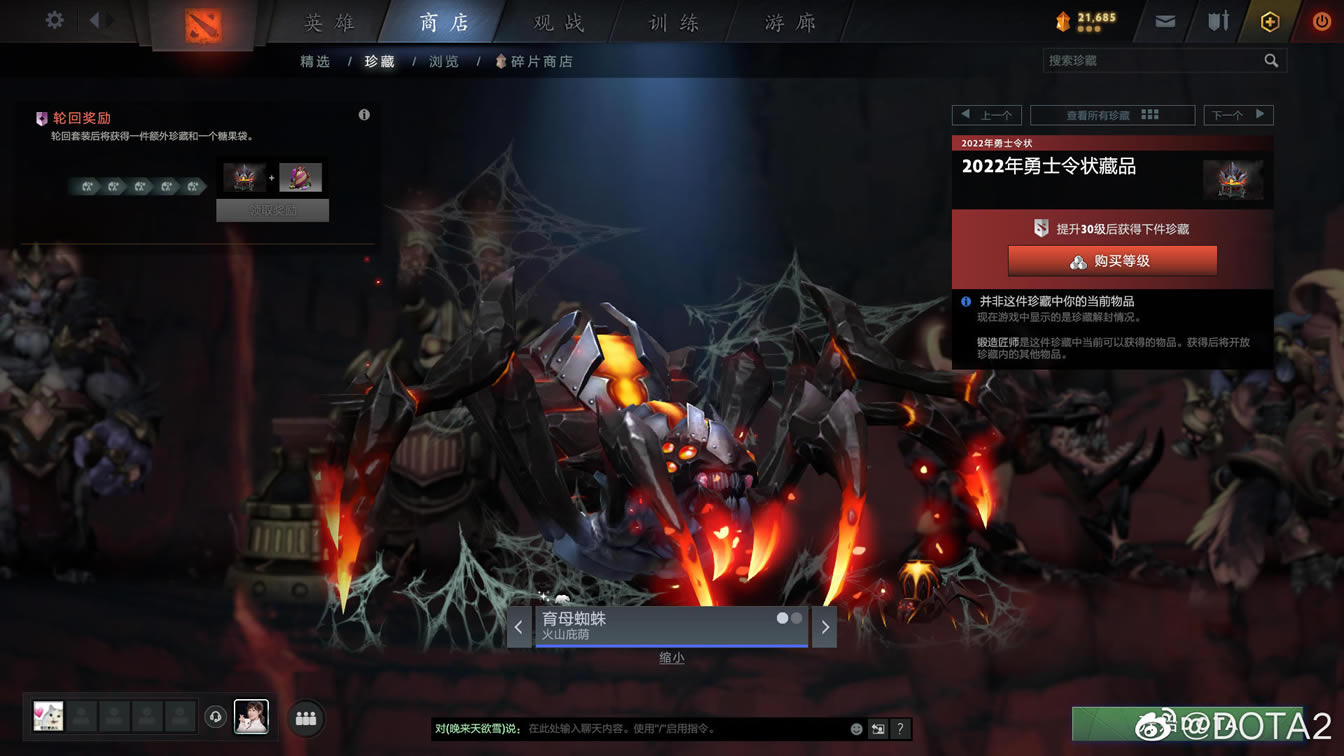Click 缩小 below the hero name

tap(670, 658)
